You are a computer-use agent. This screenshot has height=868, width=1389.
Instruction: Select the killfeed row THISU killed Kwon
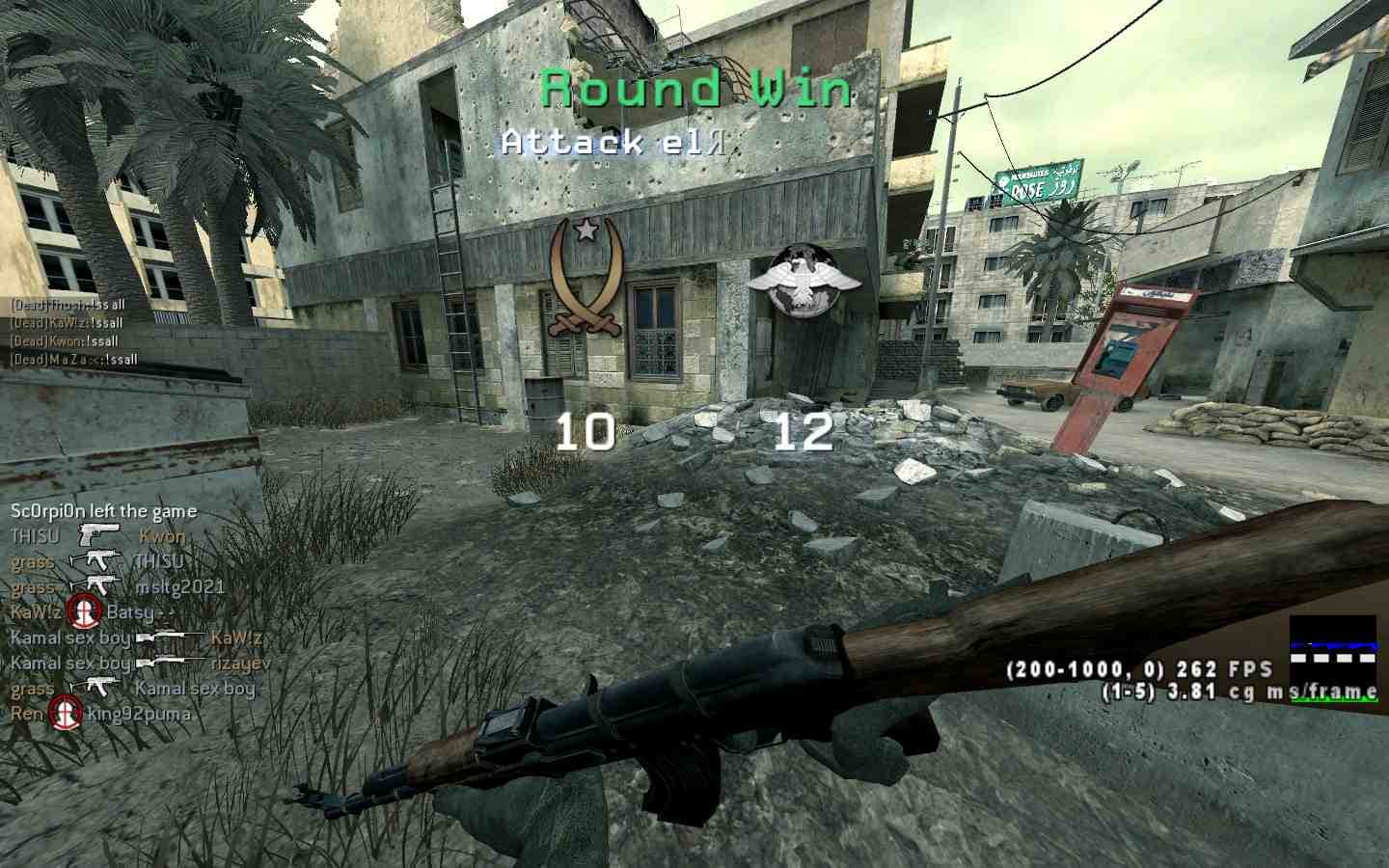pos(98,536)
